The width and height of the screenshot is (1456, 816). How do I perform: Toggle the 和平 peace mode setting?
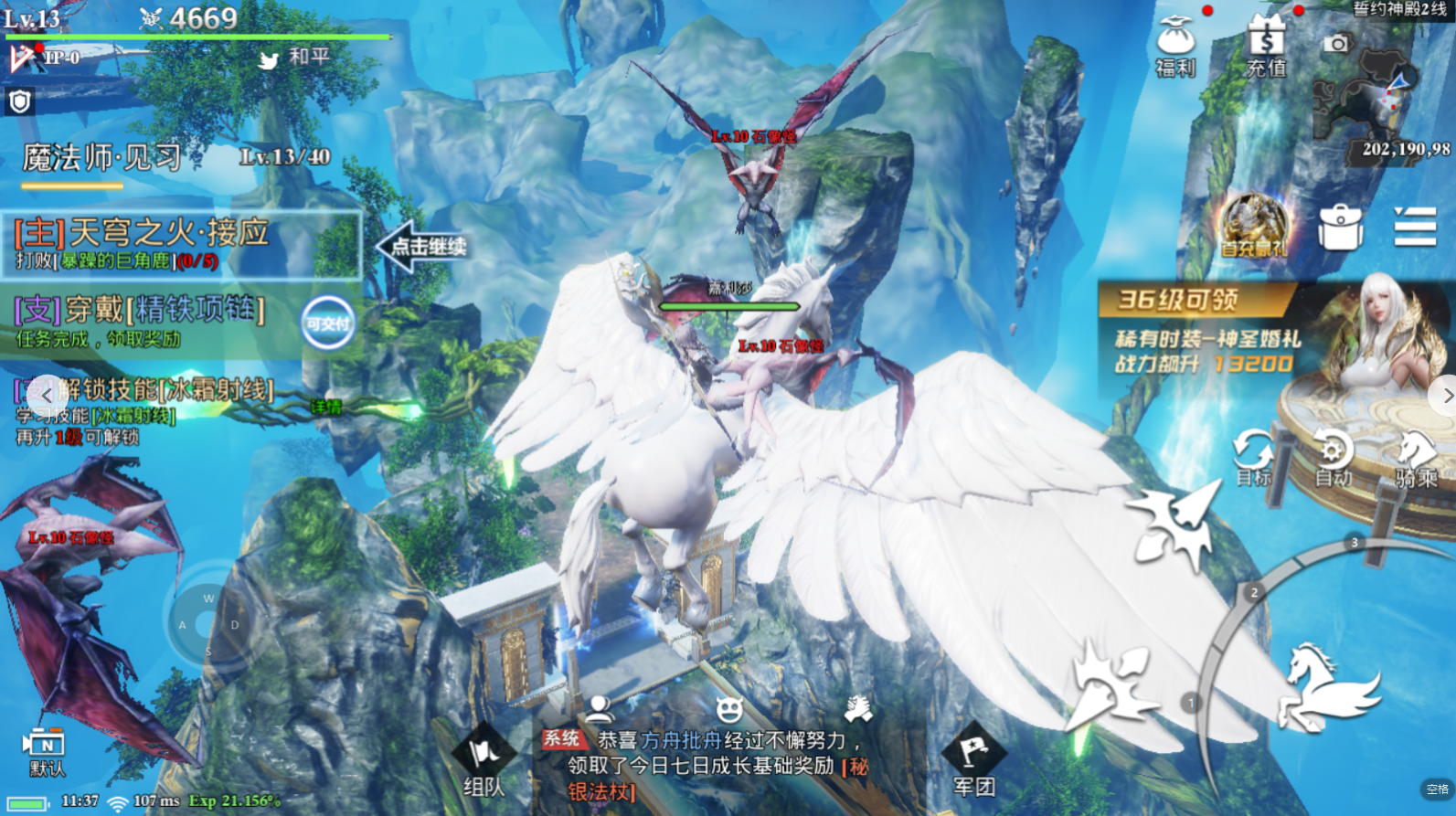point(295,58)
